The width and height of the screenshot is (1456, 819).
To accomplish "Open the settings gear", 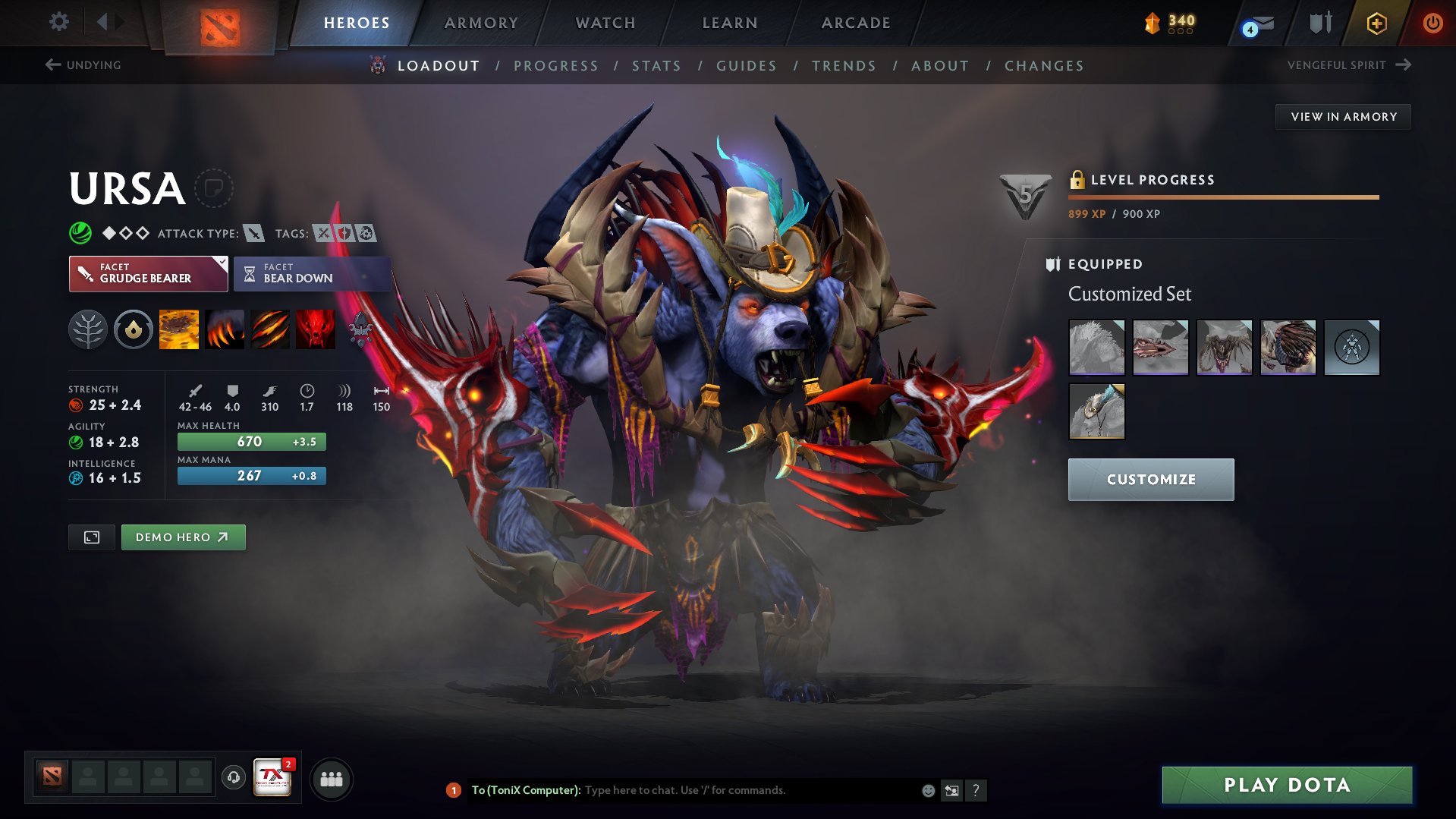I will pyautogui.click(x=59, y=23).
